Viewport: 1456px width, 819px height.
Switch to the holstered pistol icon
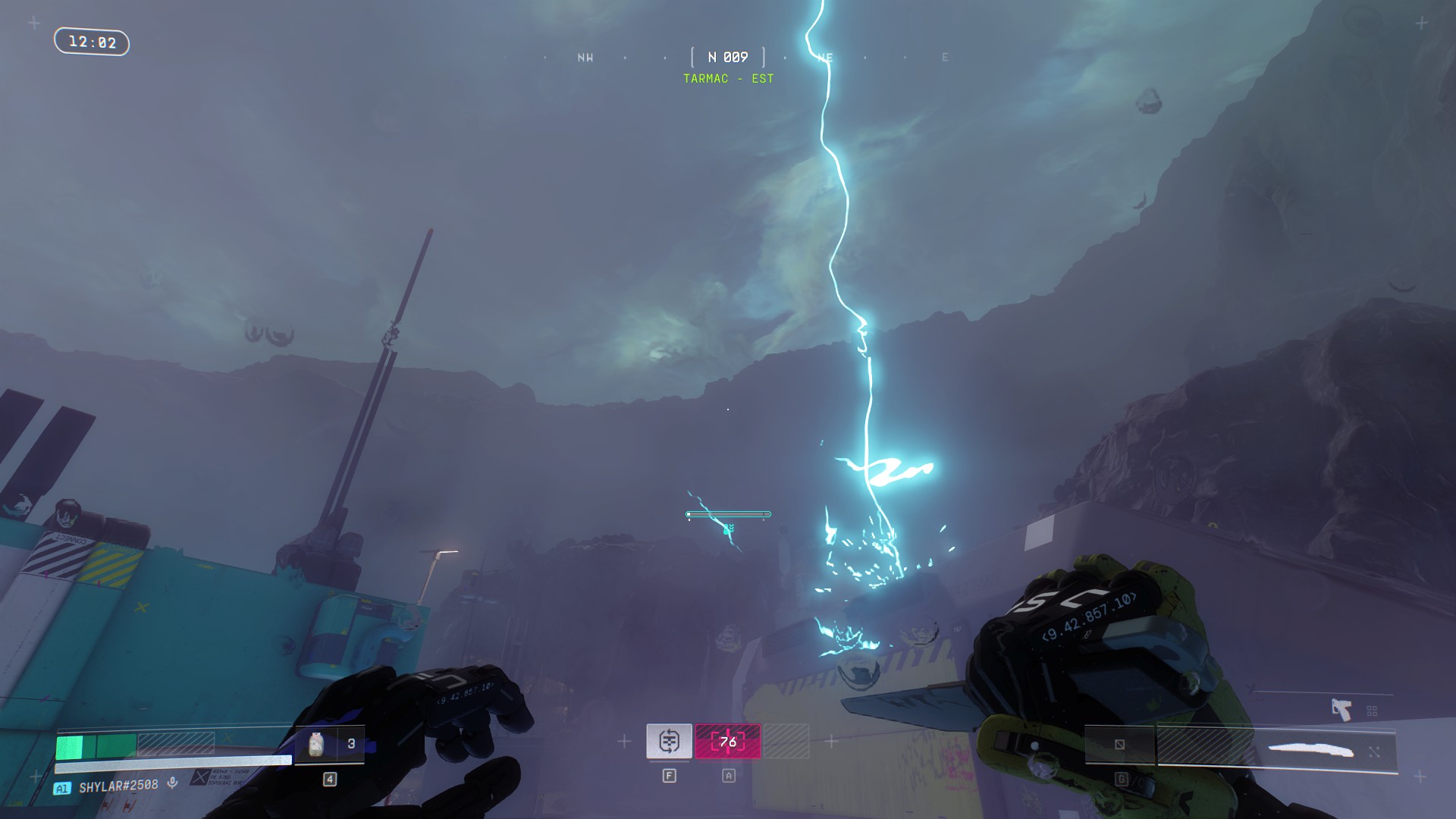pyautogui.click(x=1341, y=710)
